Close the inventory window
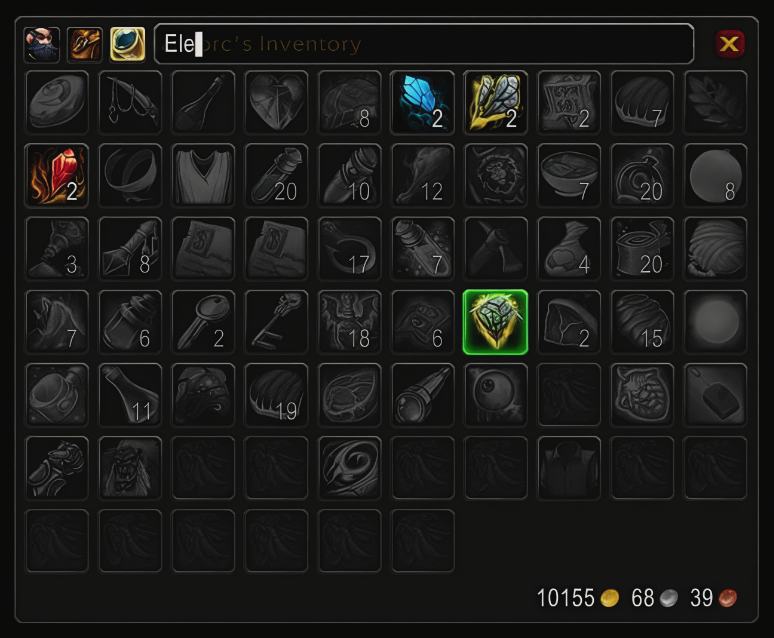This screenshot has width=774, height=638. click(x=730, y=44)
